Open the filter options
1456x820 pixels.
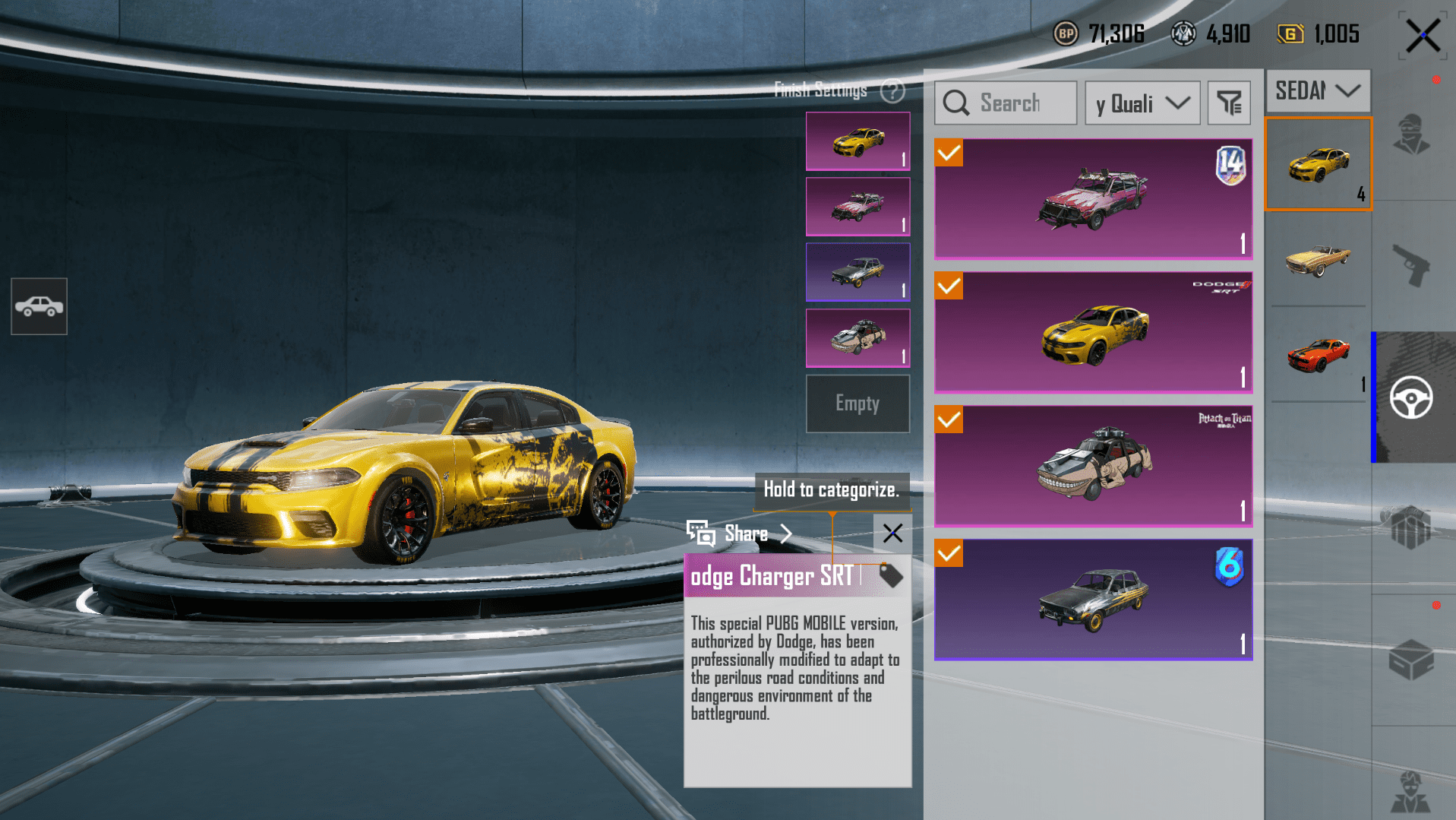pos(1228,103)
